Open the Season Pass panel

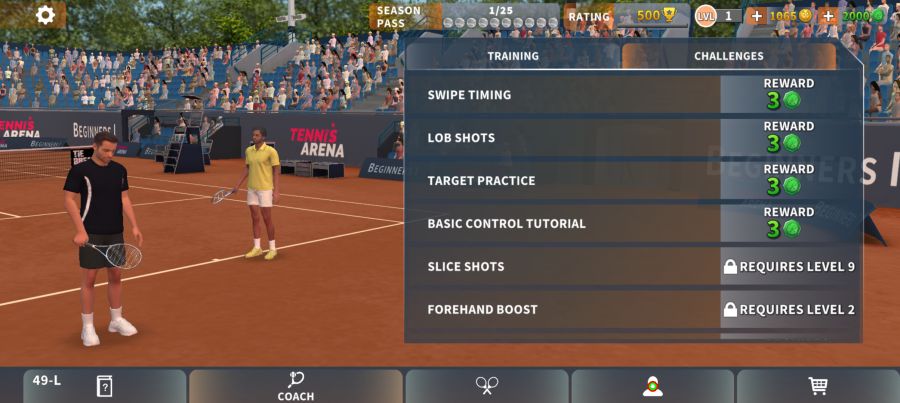point(464,16)
